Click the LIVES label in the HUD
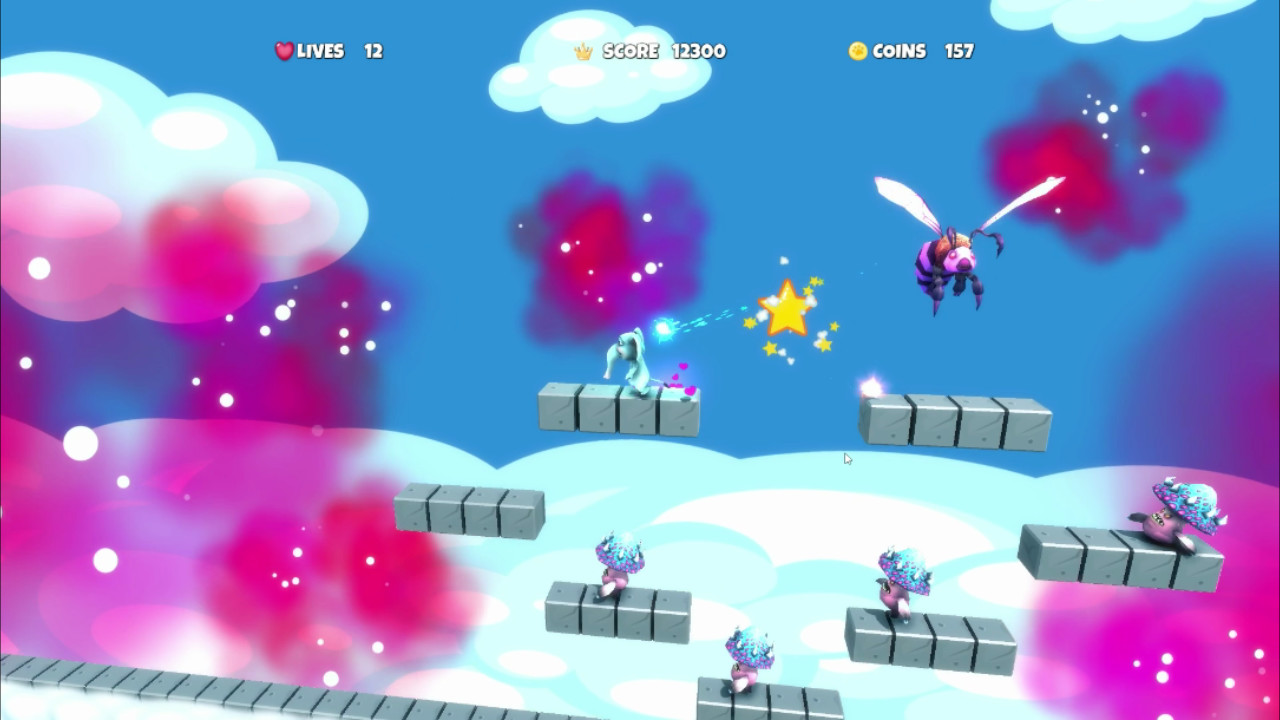 coord(320,51)
